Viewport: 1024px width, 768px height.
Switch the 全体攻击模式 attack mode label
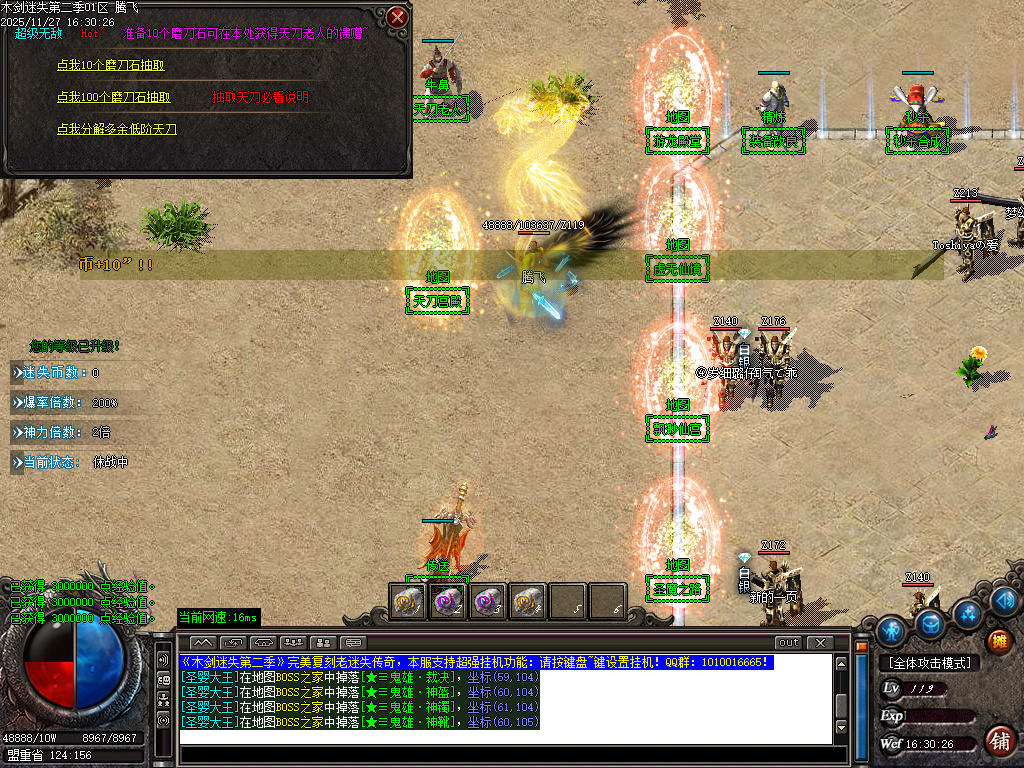tap(930, 663)
